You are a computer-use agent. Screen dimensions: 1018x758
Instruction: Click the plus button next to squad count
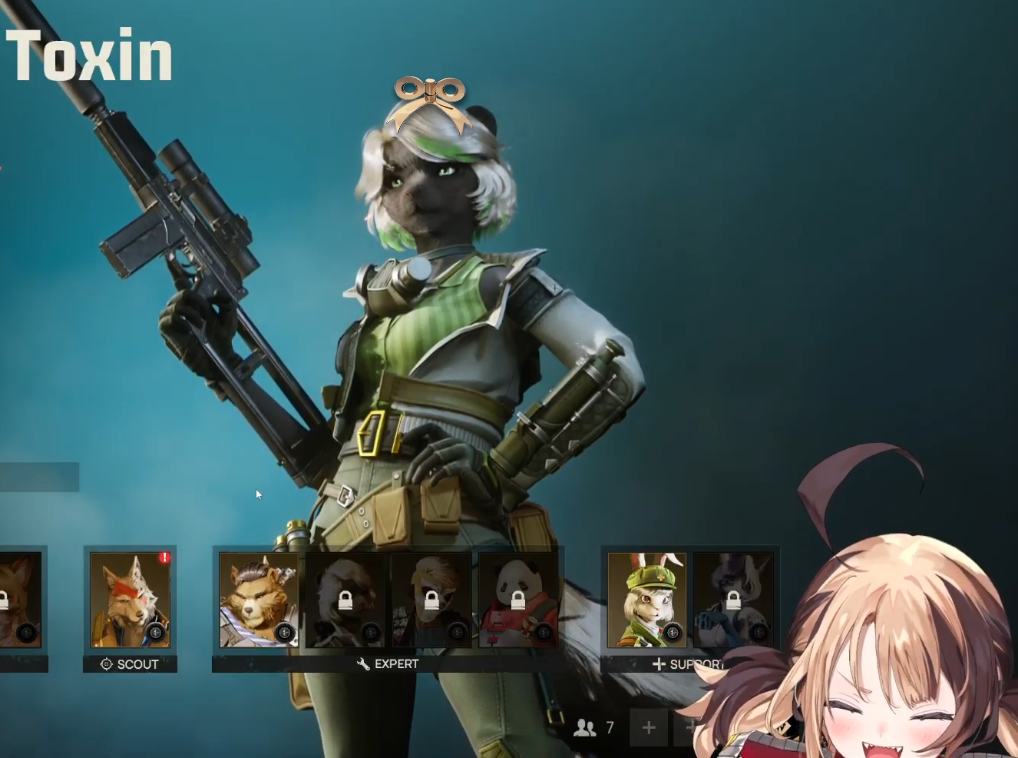pyautogui.click(x=648, y=728)
